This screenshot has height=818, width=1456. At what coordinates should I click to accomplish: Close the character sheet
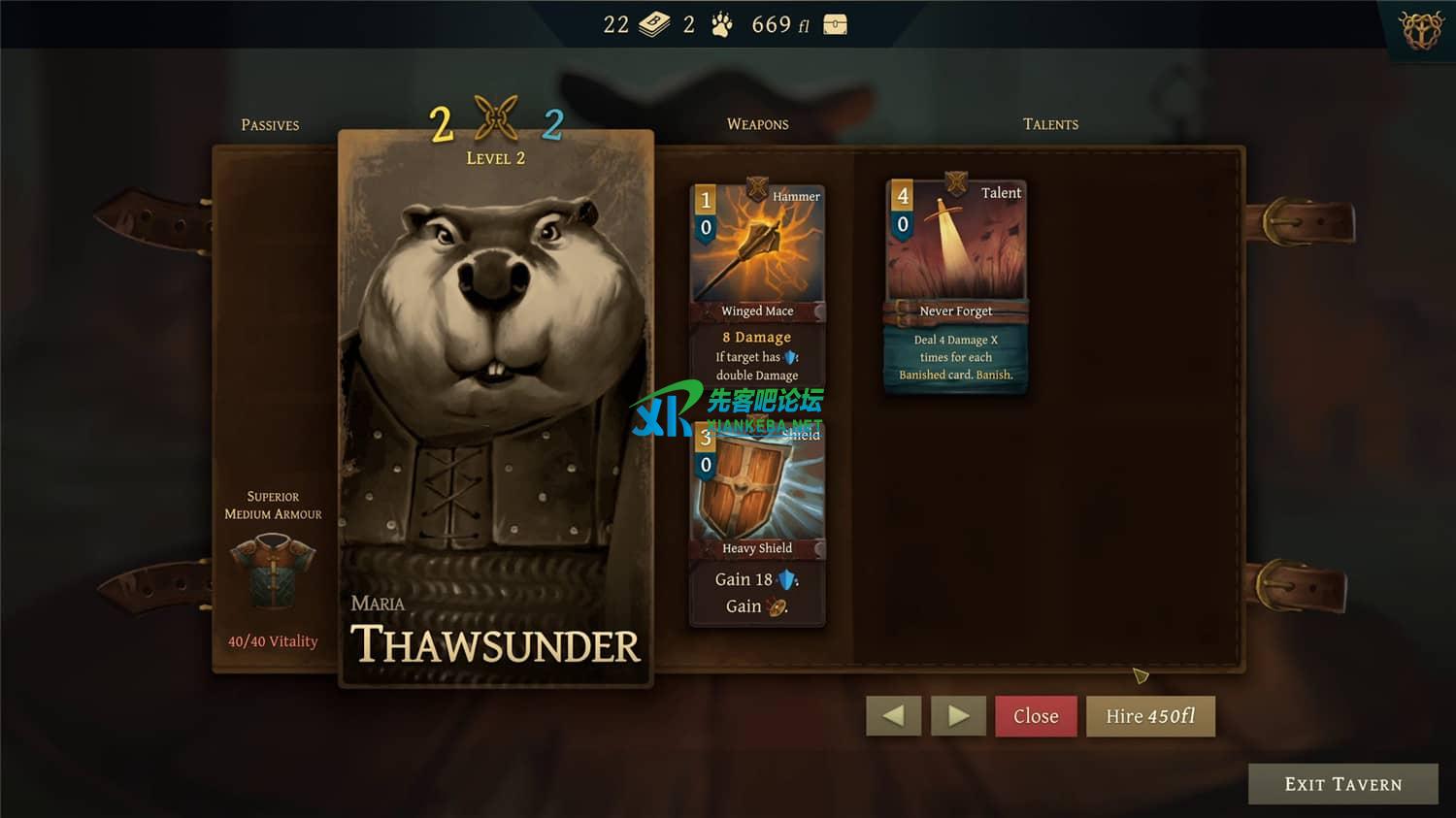1036,716
